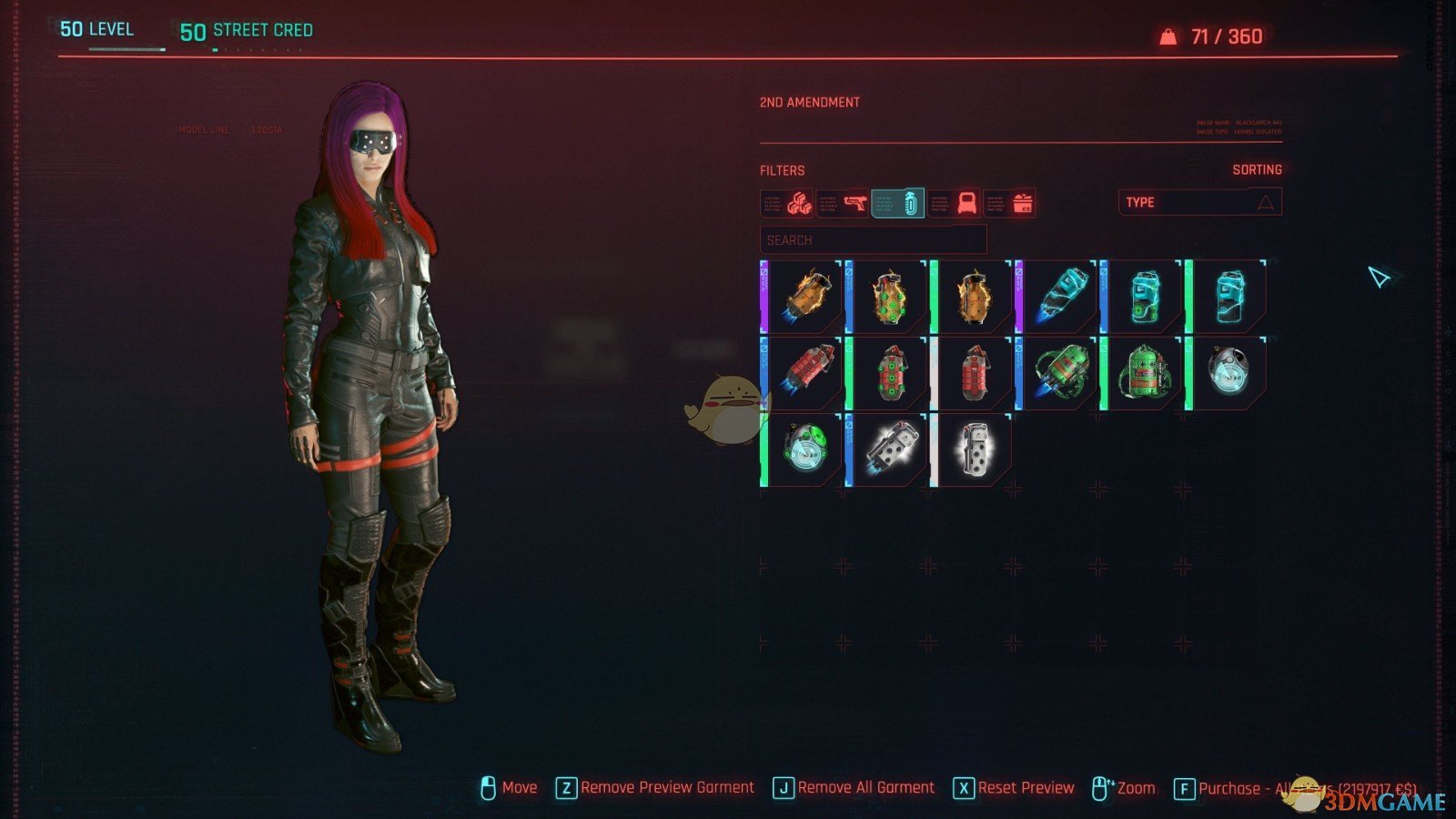Pick the white-rarity red frag grenade
1456x819 pixels.
coord(973,373)
